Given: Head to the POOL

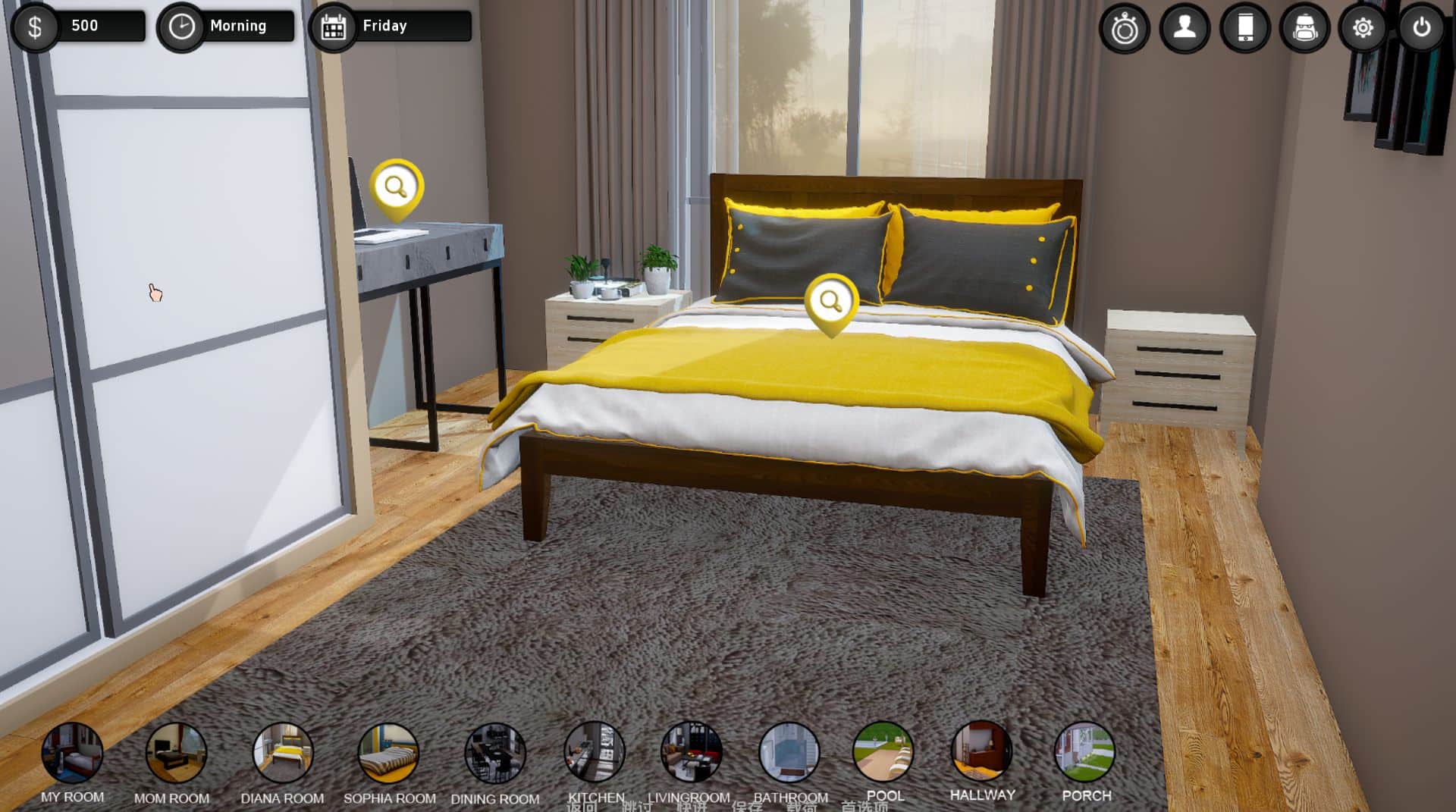Looking at the screenshot, I should (x=883, y=751).
